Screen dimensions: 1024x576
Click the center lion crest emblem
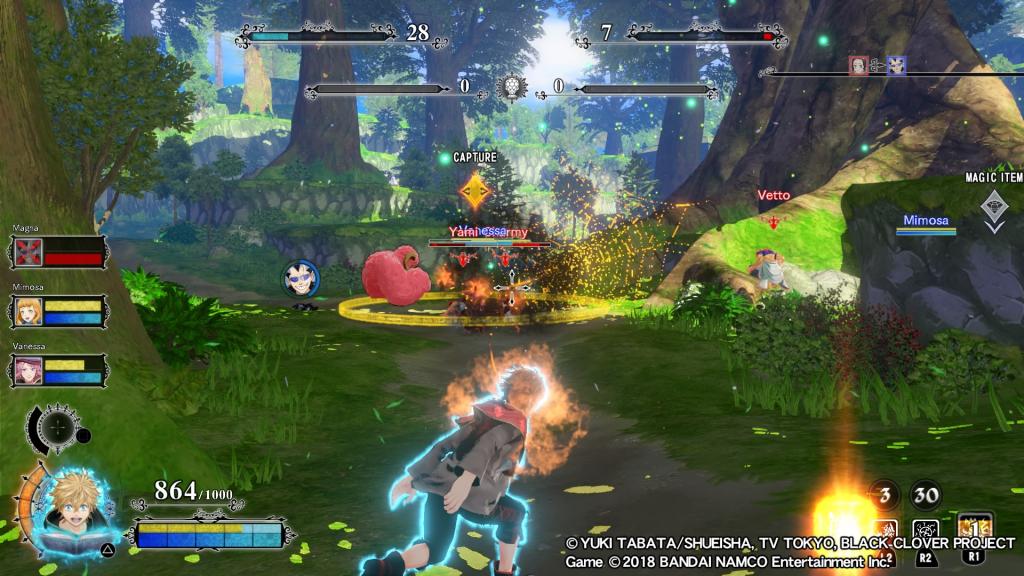pos(513,87)
